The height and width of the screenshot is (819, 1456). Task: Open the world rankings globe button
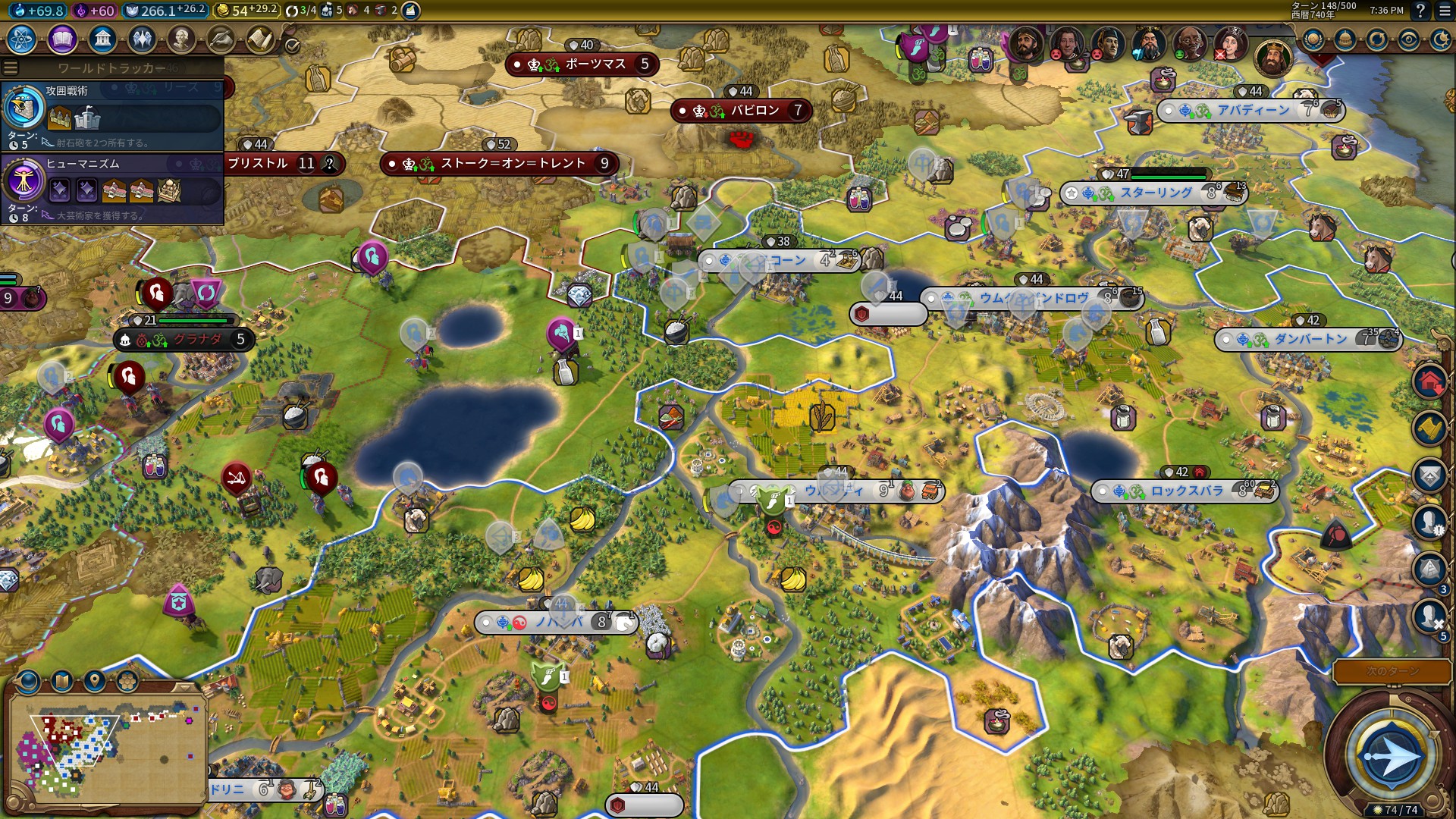(x=1313, y=39)
